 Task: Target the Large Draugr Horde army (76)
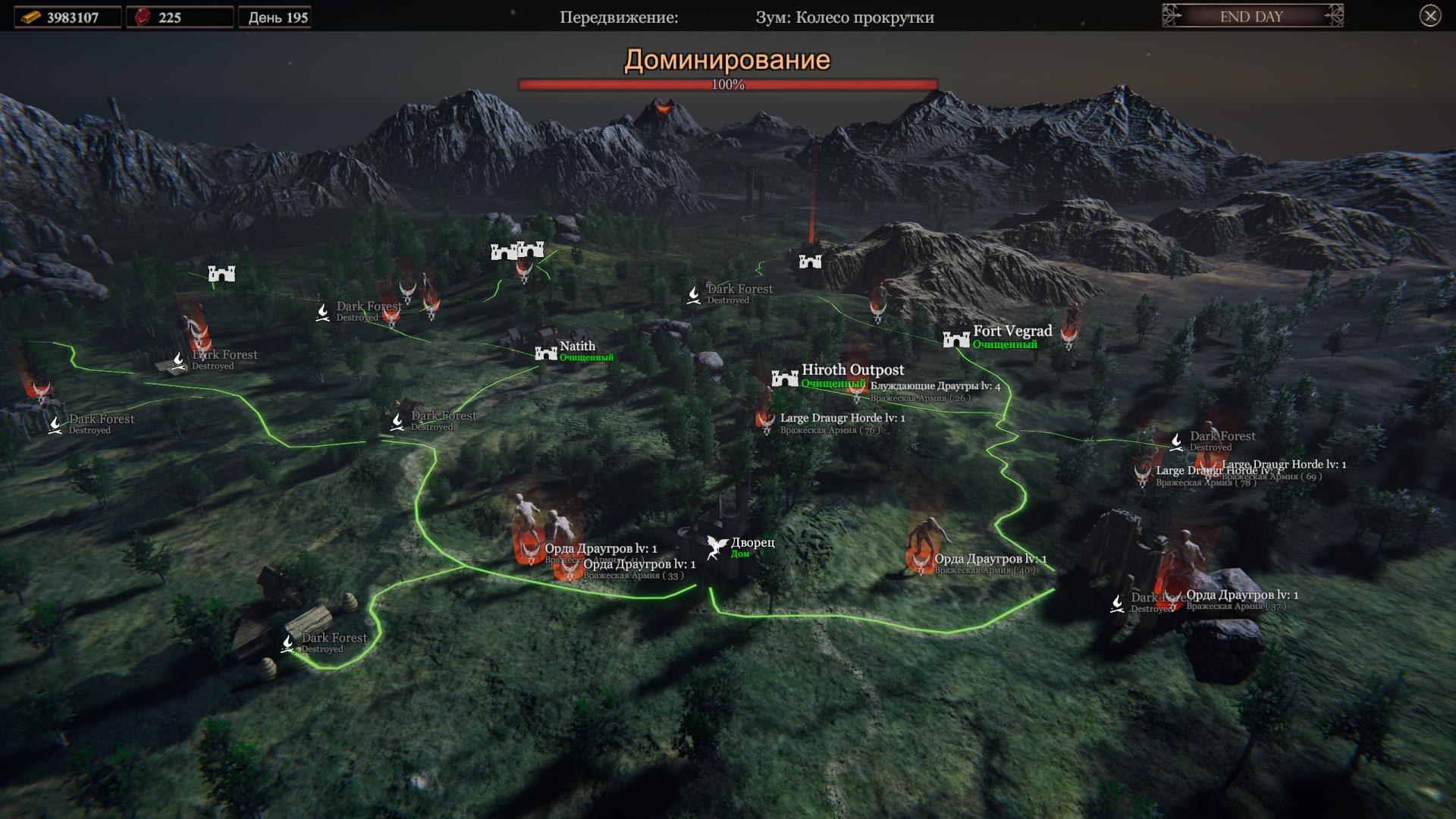tap(765, 419)
